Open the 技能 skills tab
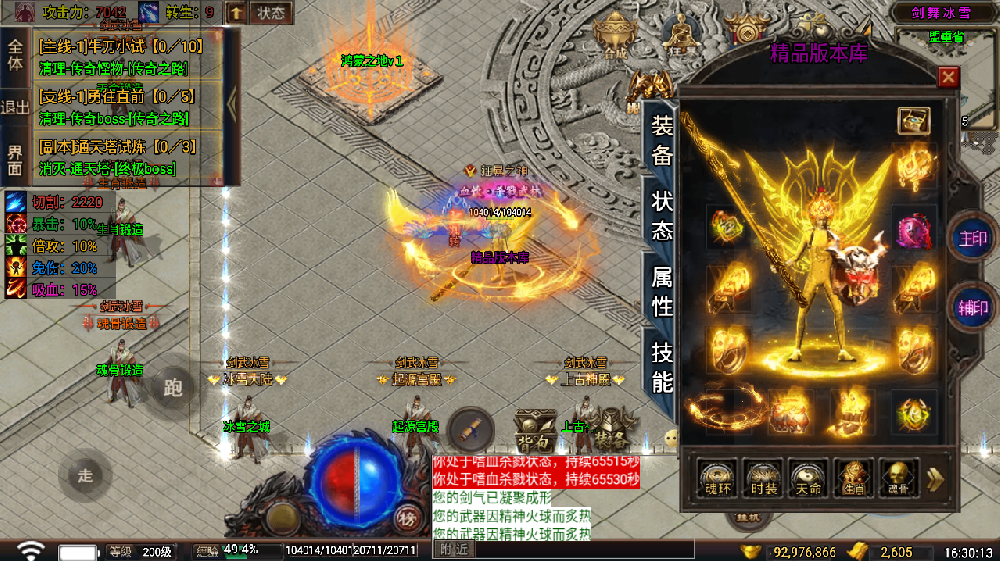The width and height of the screenshot is (1000, 561). 662,365
